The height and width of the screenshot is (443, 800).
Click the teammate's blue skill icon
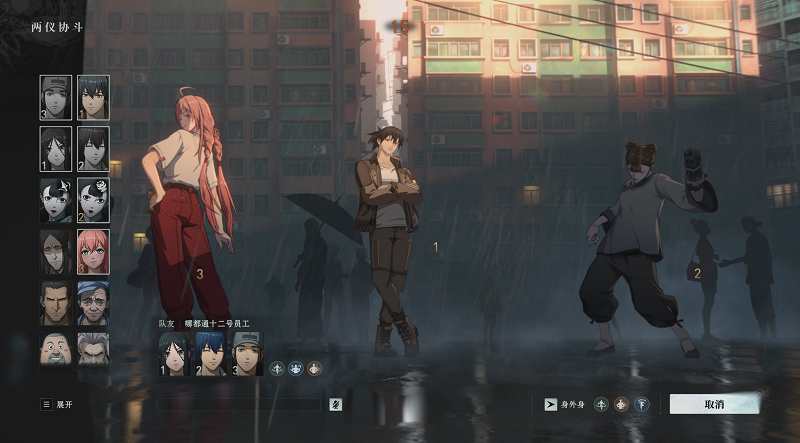point(295,368)
